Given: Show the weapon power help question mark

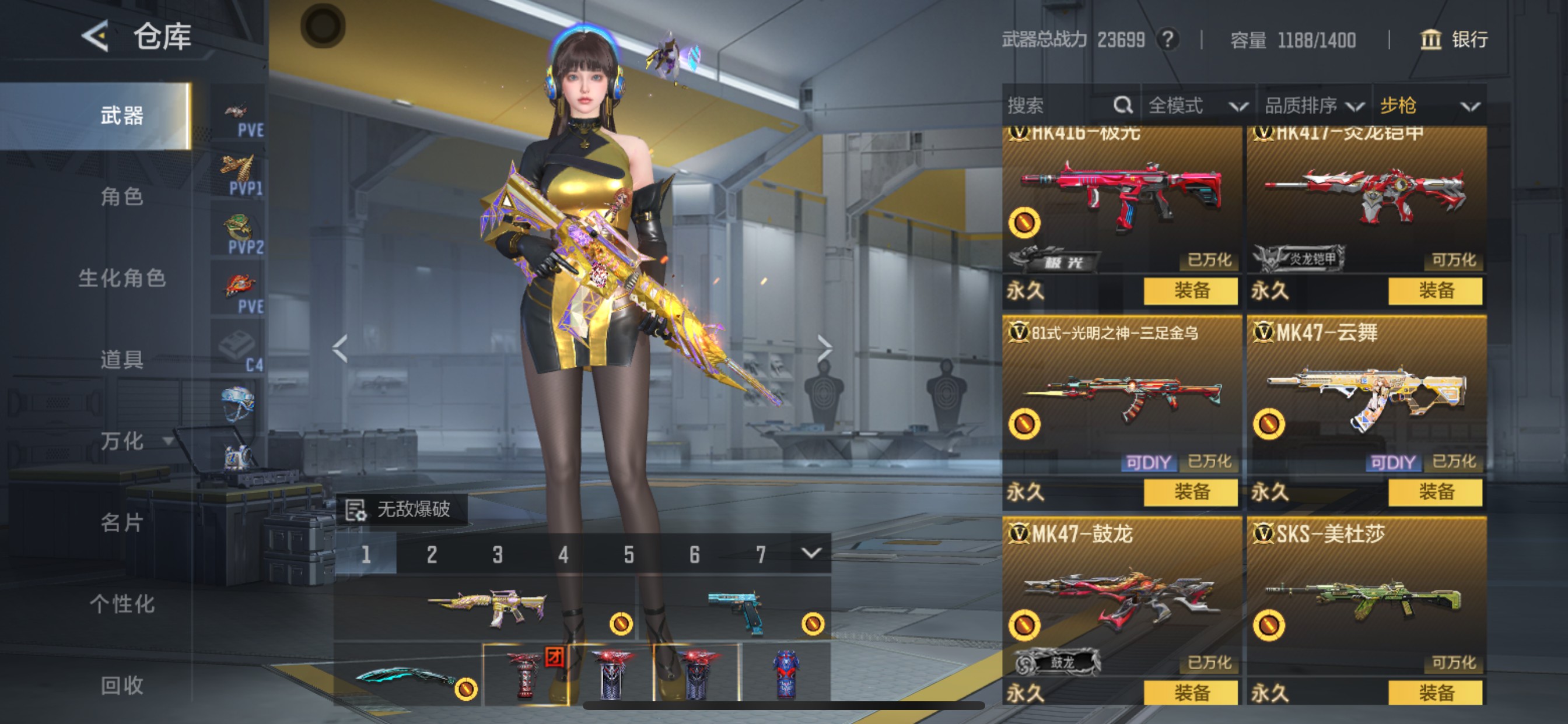Looking at the screenshot, I should click(x=1167, y=40).
